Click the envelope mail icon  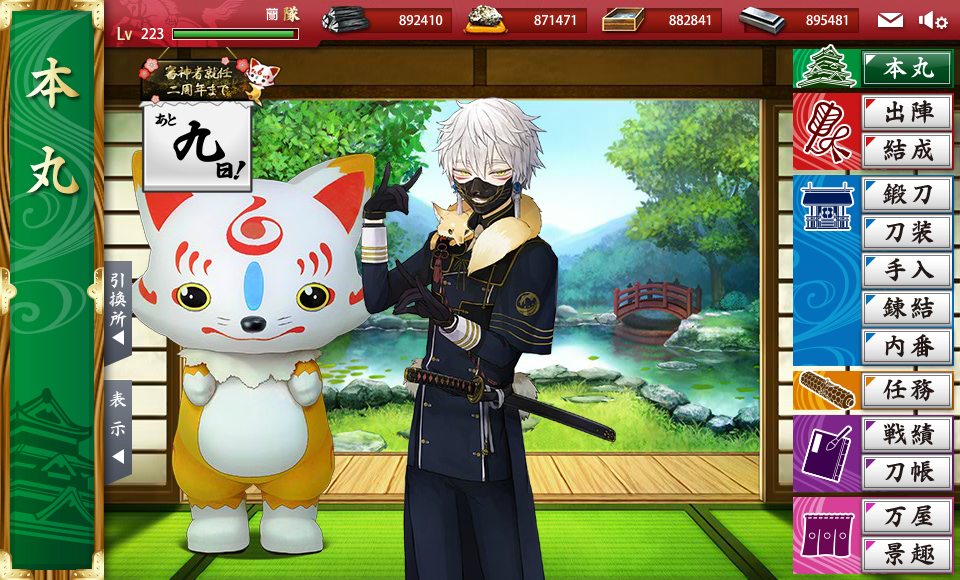click(x=890, y=20)
